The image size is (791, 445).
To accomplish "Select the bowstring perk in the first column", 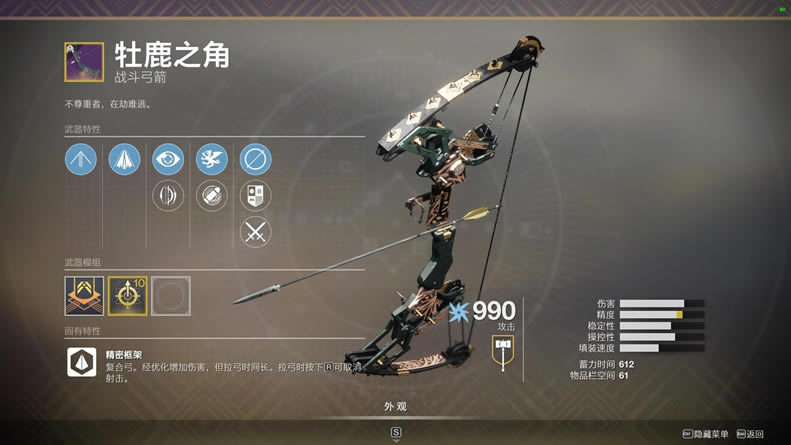I will click(81, 159).
